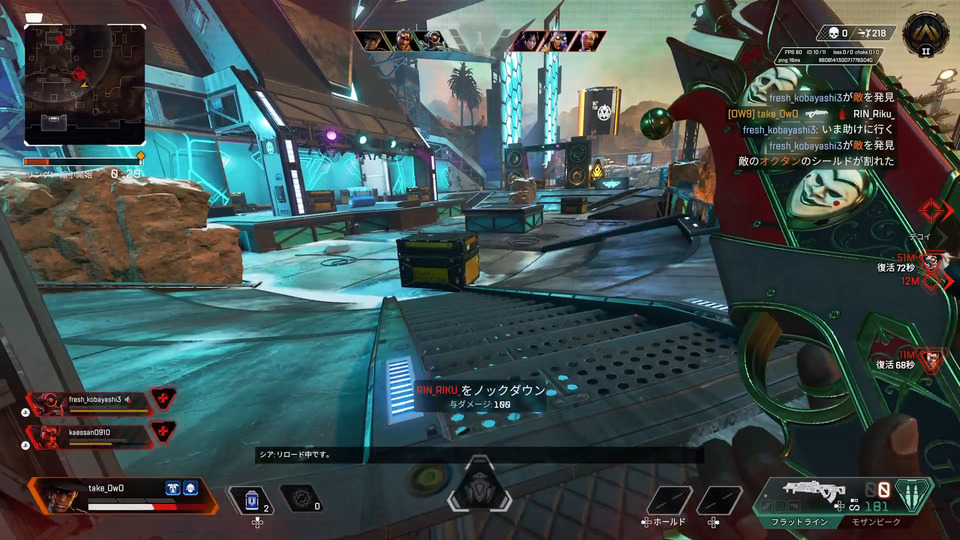The image size is (960, 540).
Task: Use the shield cell slot
Action: pyautogui.click(x=252, y=497)
